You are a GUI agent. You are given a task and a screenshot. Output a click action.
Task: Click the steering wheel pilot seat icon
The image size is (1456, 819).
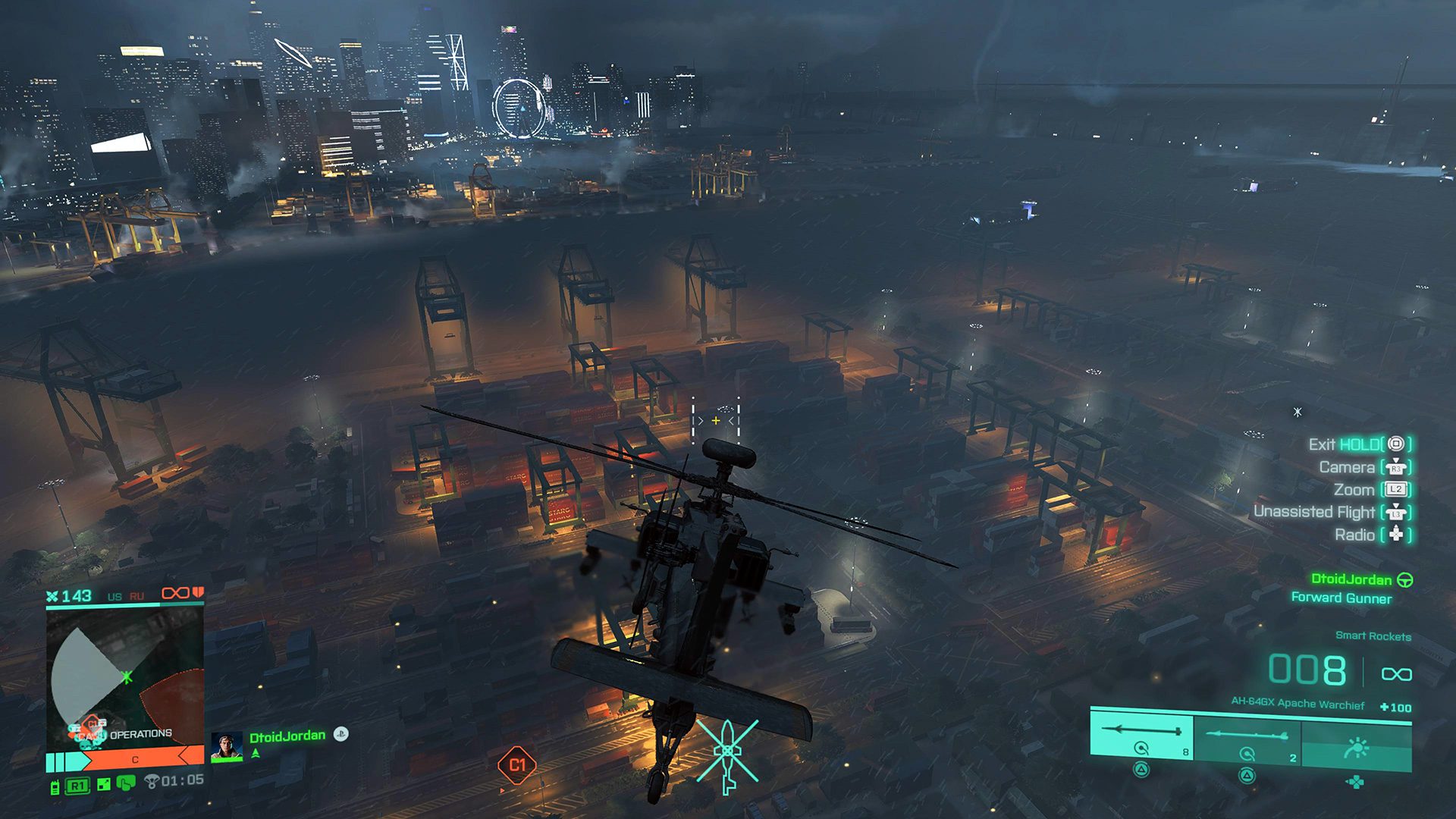coord(1404,580)
